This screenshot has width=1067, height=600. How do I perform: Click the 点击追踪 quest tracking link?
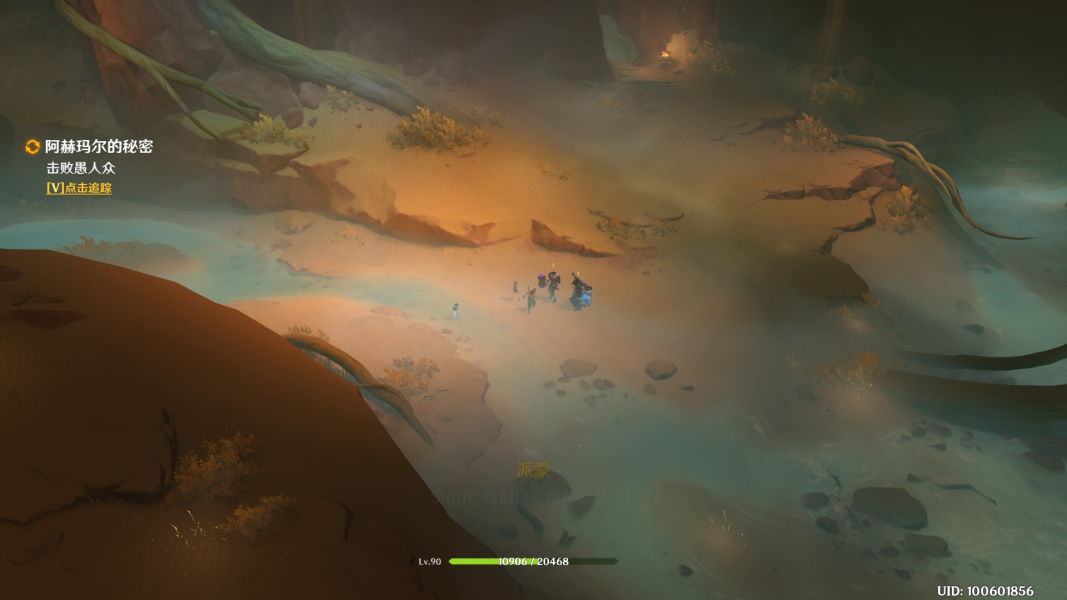click(79, 188)
